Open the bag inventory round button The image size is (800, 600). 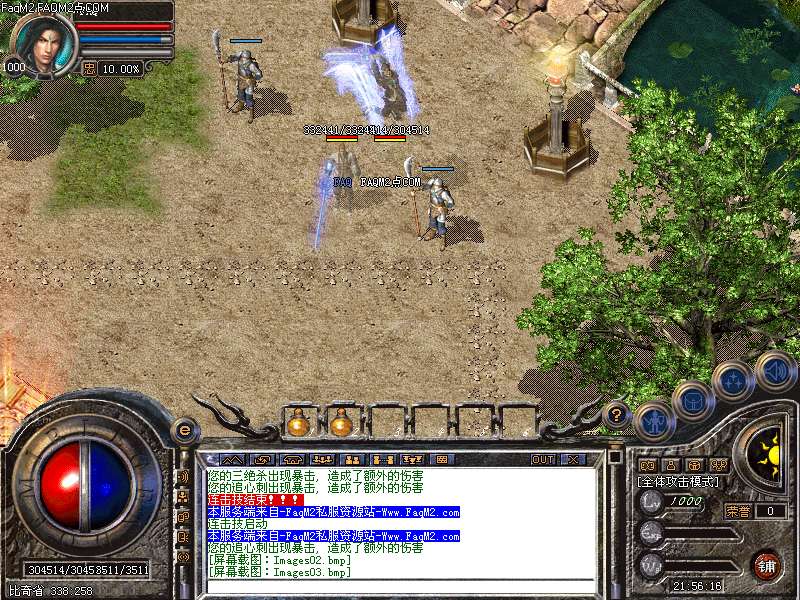click(x=693, y=402)
